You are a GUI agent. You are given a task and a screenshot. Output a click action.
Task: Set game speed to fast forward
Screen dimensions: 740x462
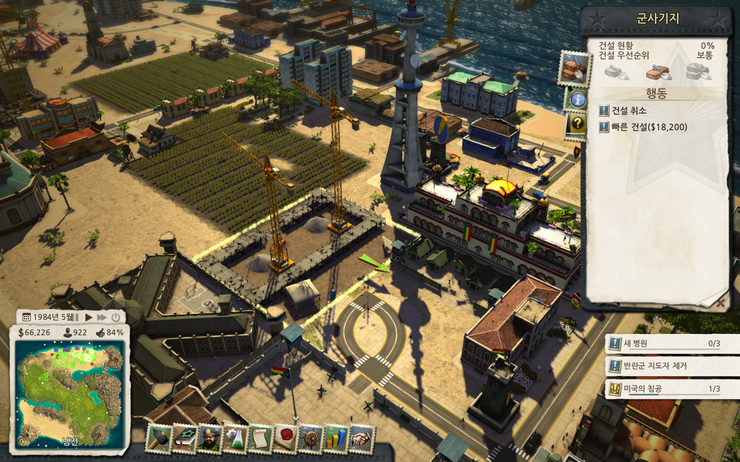click(101, 317)
